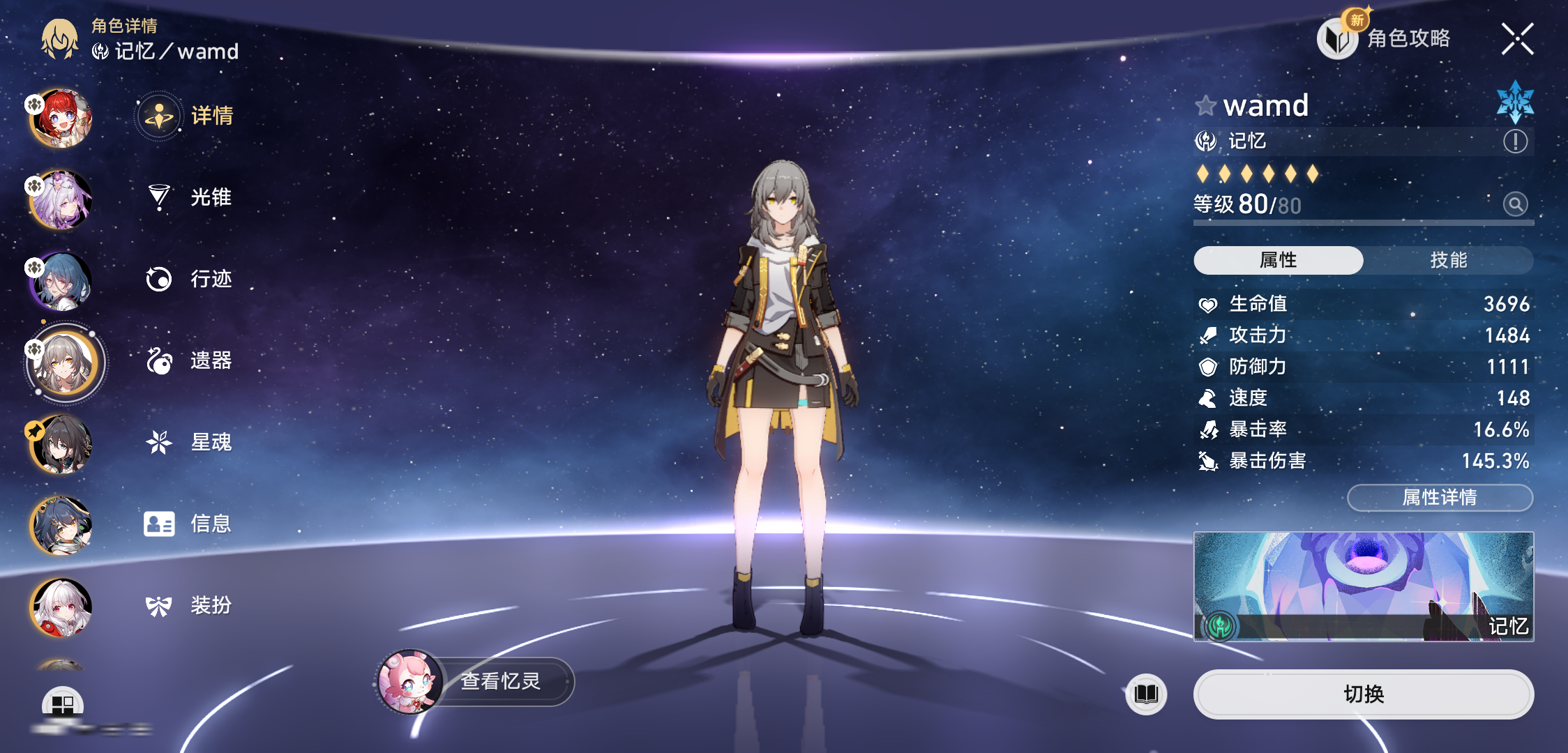Screen dimensions: 1568x753
Task: Open the book icon beside 切换
Action: click(x=1146, y=694)
